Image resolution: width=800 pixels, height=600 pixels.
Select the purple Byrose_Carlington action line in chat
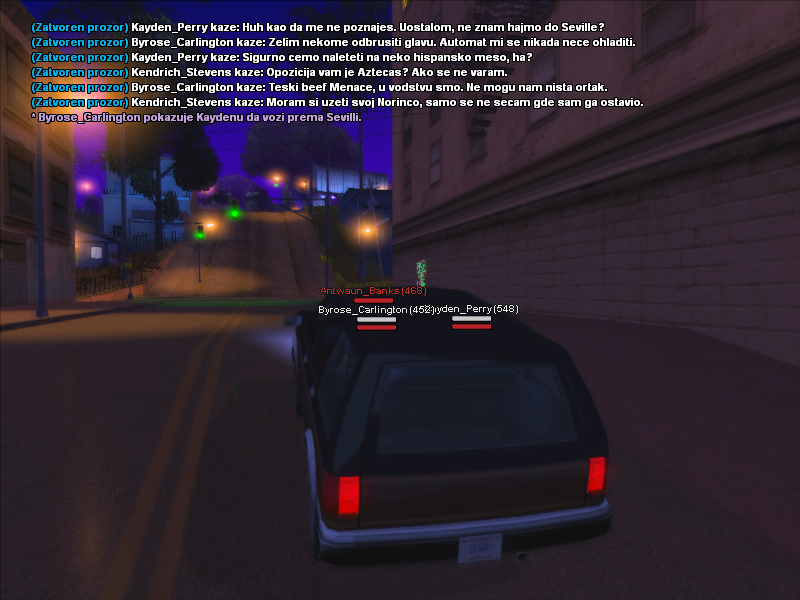(x=197, y=117)
